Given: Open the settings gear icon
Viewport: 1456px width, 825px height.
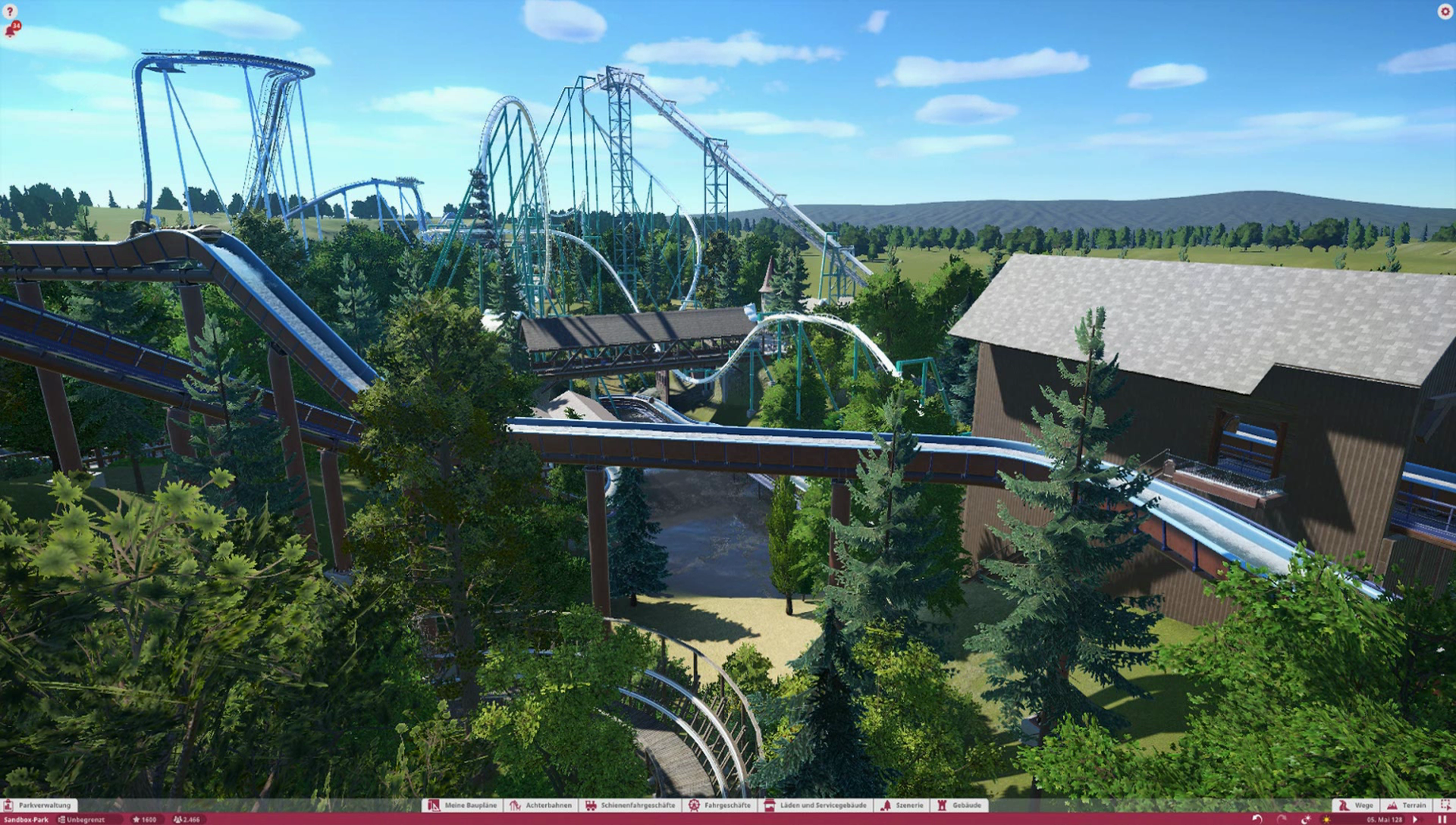Looking at the screenshot, I should click(x=1444, y=11).
